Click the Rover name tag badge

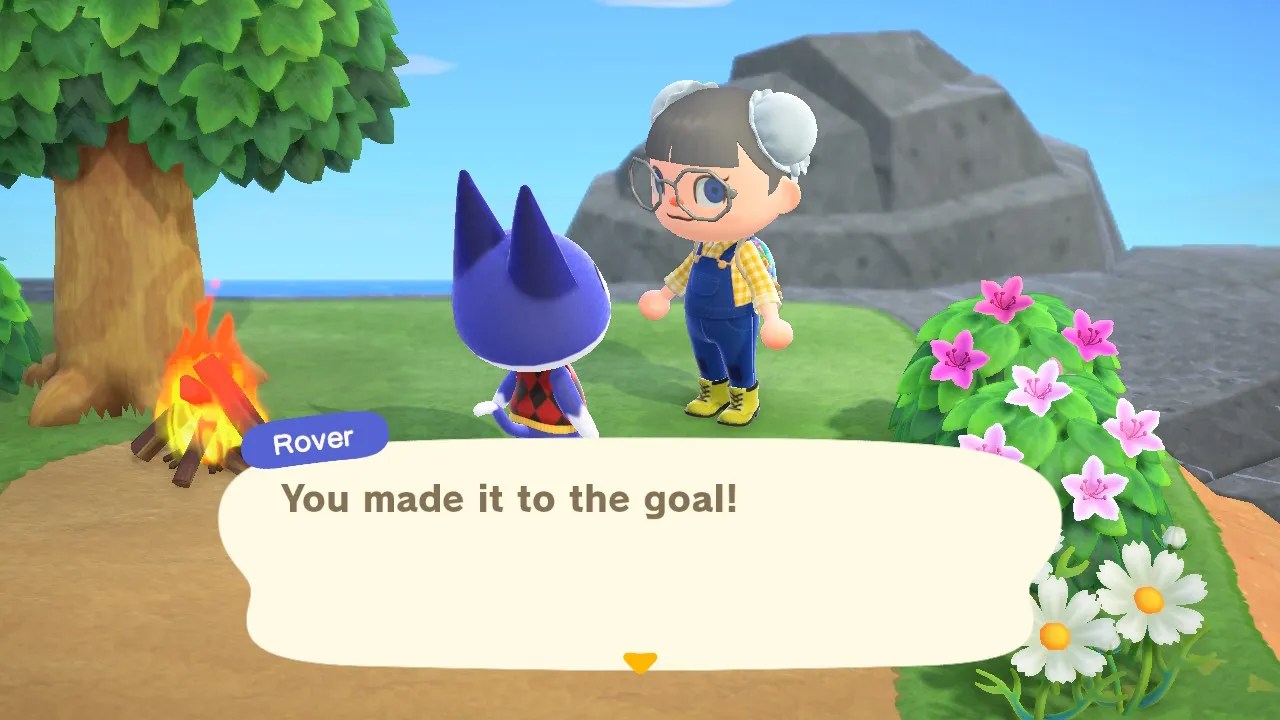313,440
